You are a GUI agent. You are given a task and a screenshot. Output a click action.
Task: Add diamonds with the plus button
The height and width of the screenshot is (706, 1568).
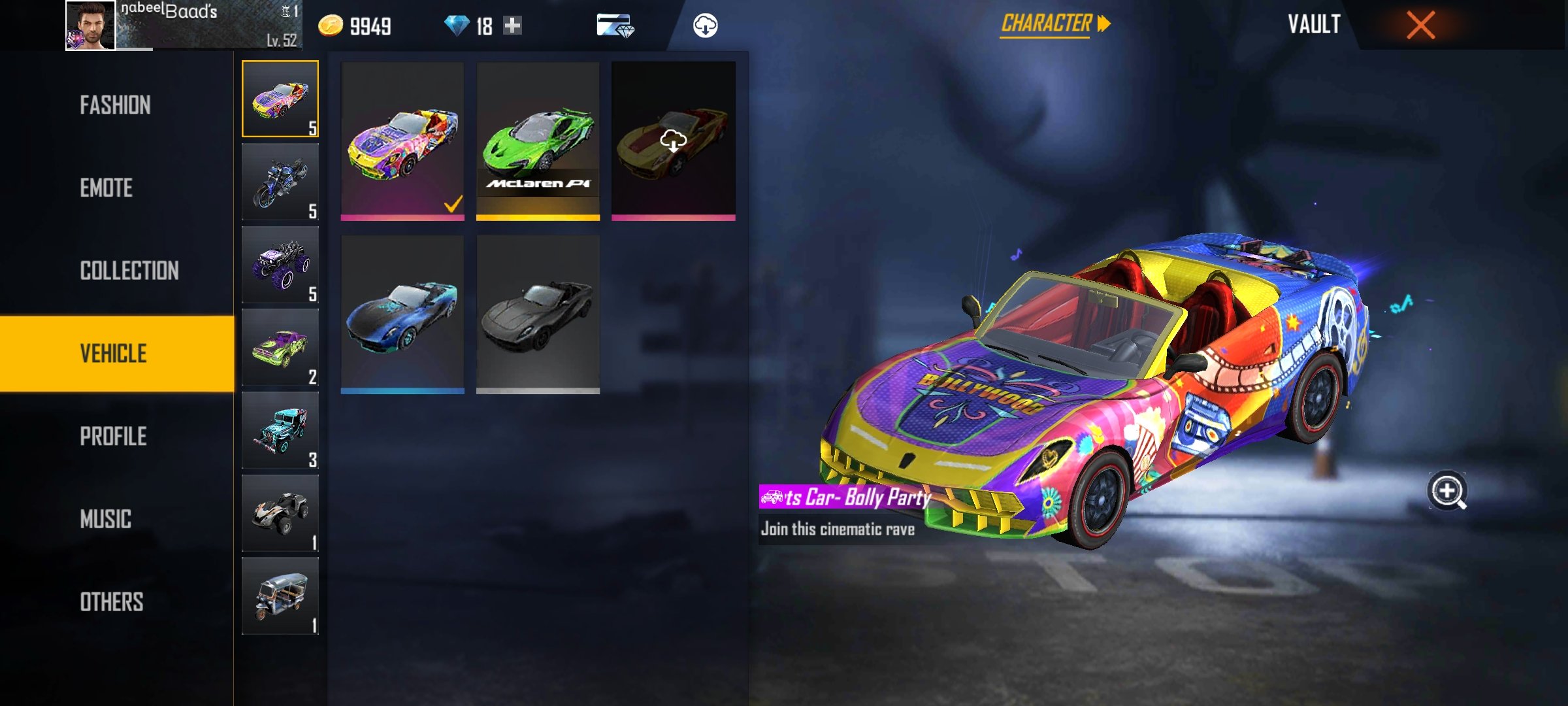[513, 25]
